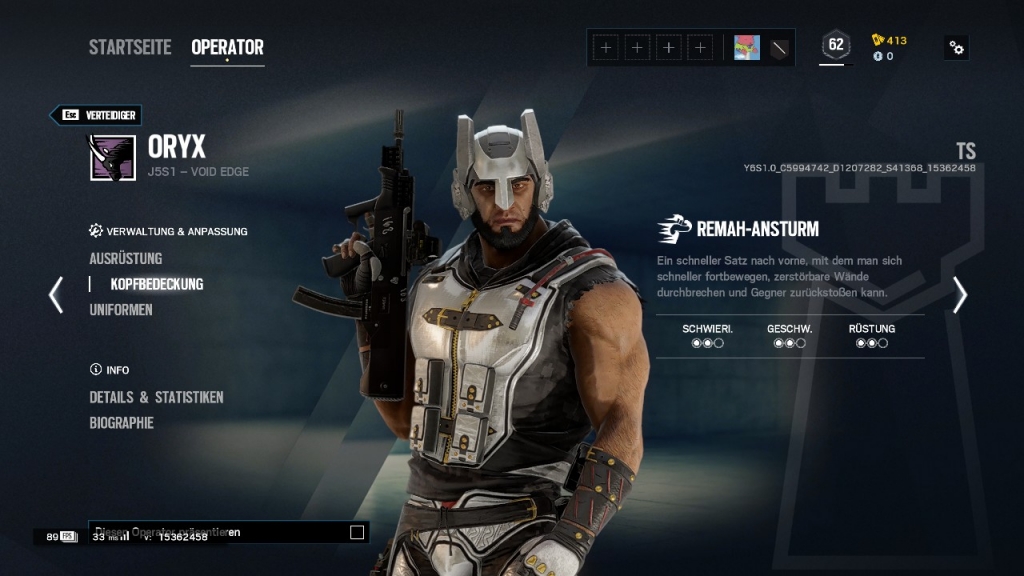The image size is (1024, 576).
Task: Click the level 62 clearance badge
Action: coord(835,45)
